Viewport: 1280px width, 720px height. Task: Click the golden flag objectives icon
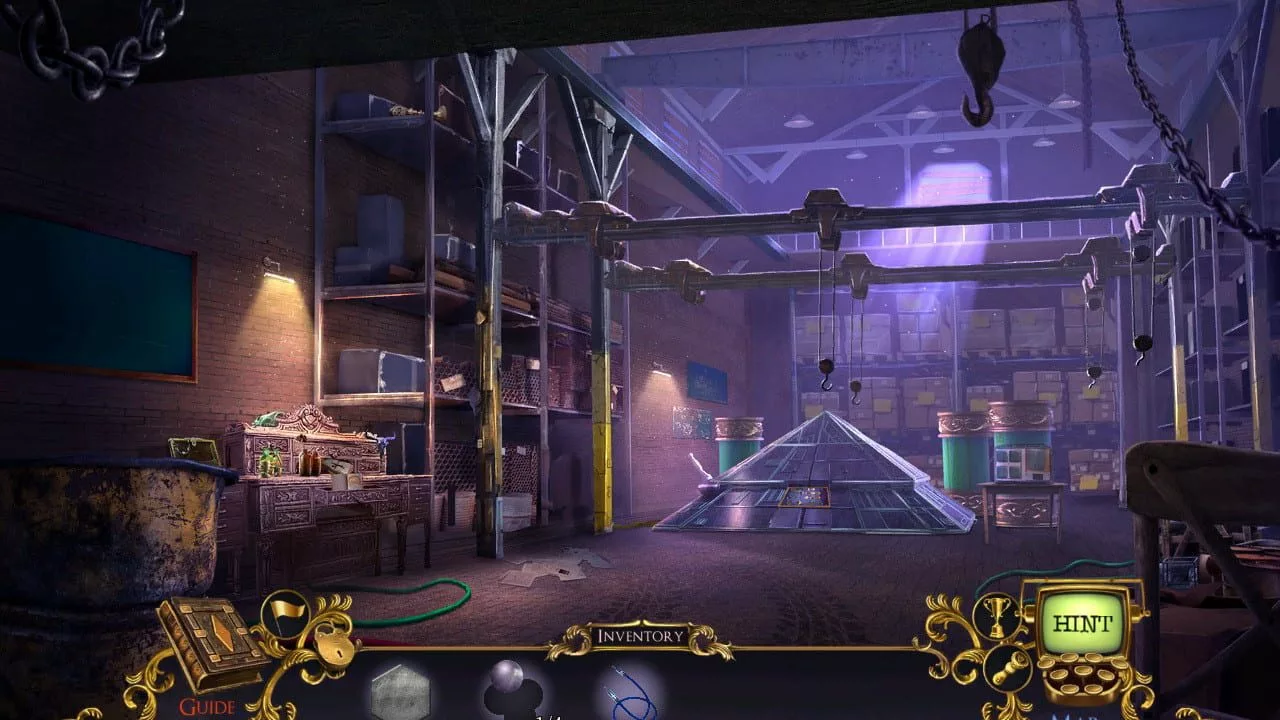[x=285, y=612]
